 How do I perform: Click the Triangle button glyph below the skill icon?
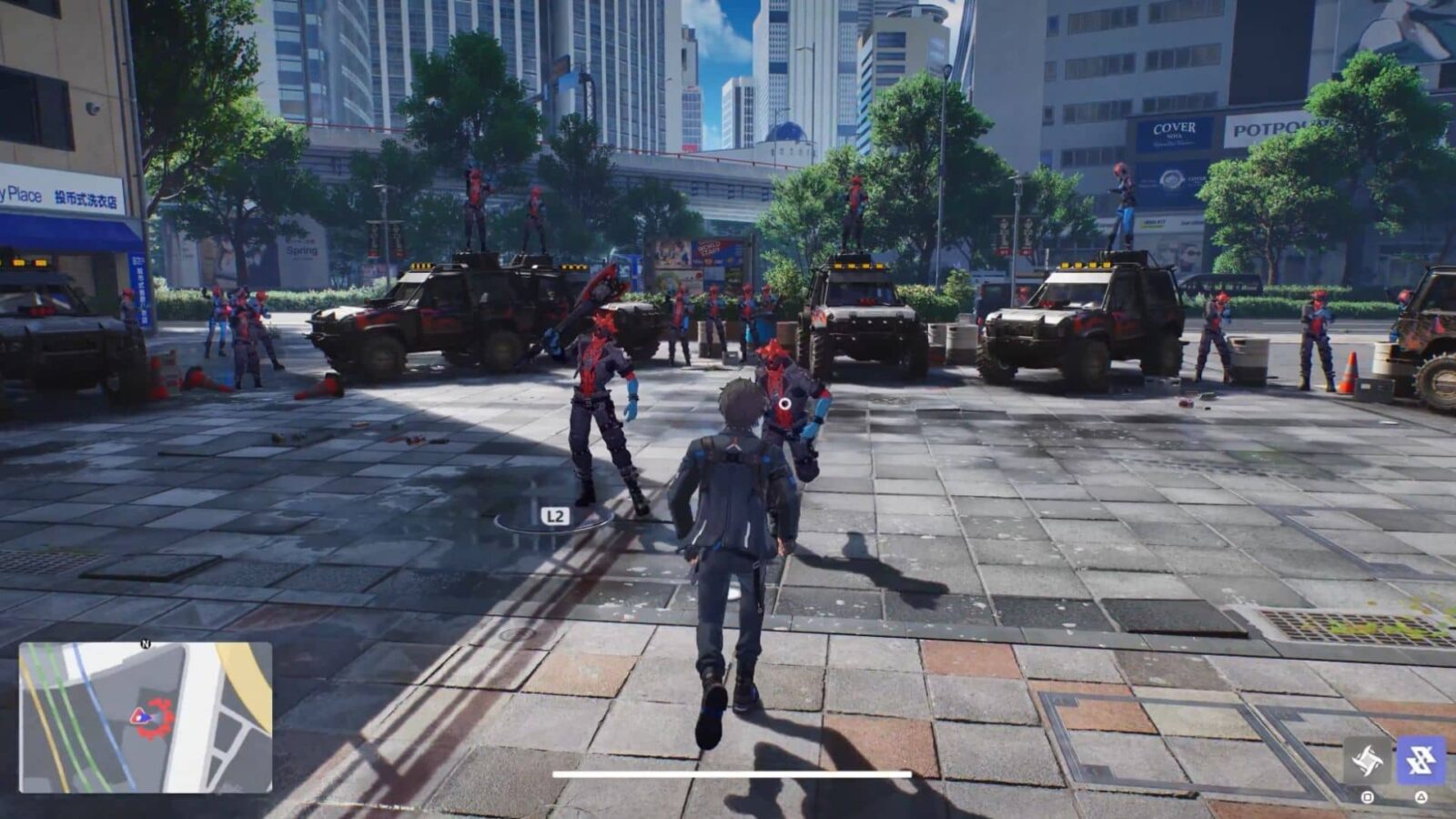[x=1421, y=797]
